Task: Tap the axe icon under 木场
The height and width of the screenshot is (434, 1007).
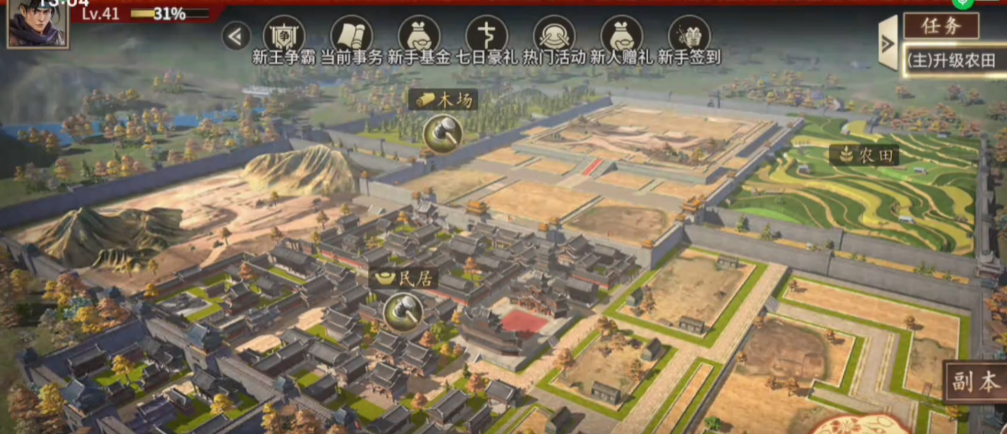Action: 442,131
